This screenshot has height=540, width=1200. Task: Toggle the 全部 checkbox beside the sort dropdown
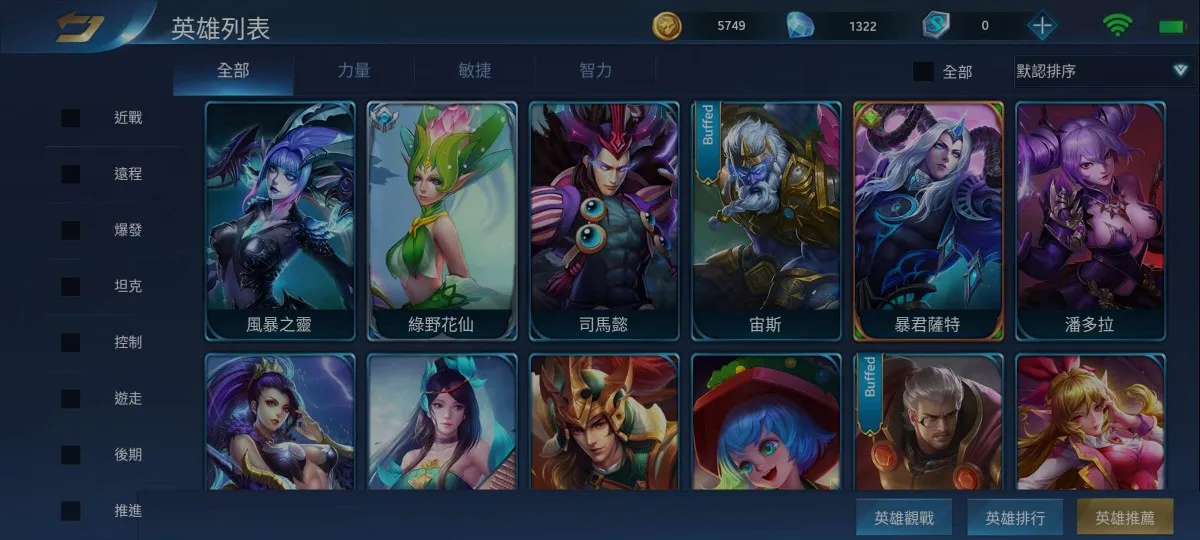tap(924, 71)
